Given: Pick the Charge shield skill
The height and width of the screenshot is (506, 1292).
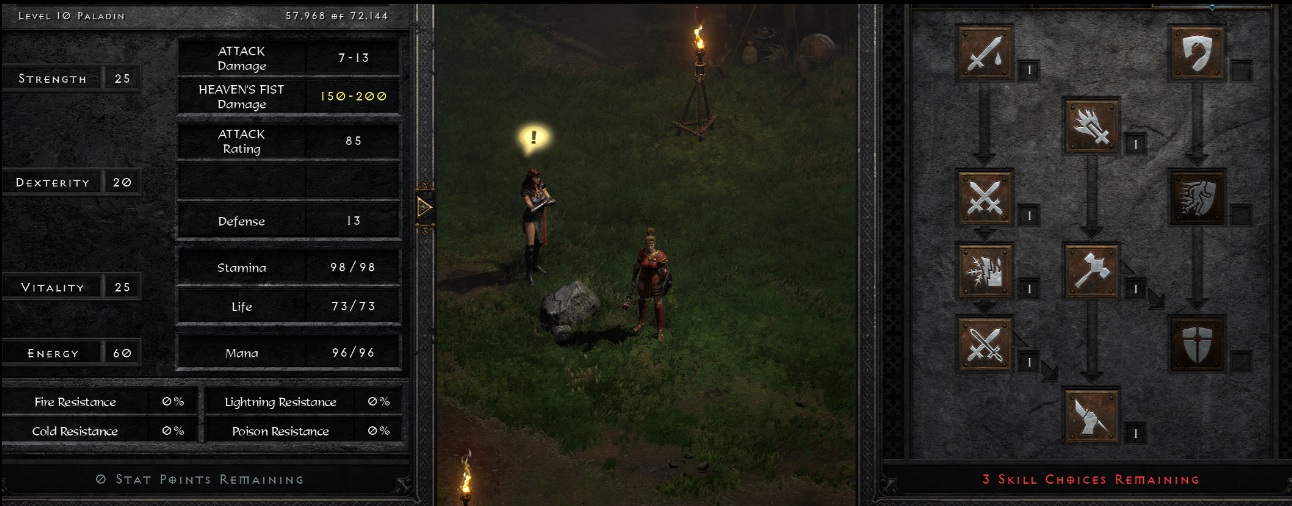Looking at the screenshot, I should click(1197, 197).
